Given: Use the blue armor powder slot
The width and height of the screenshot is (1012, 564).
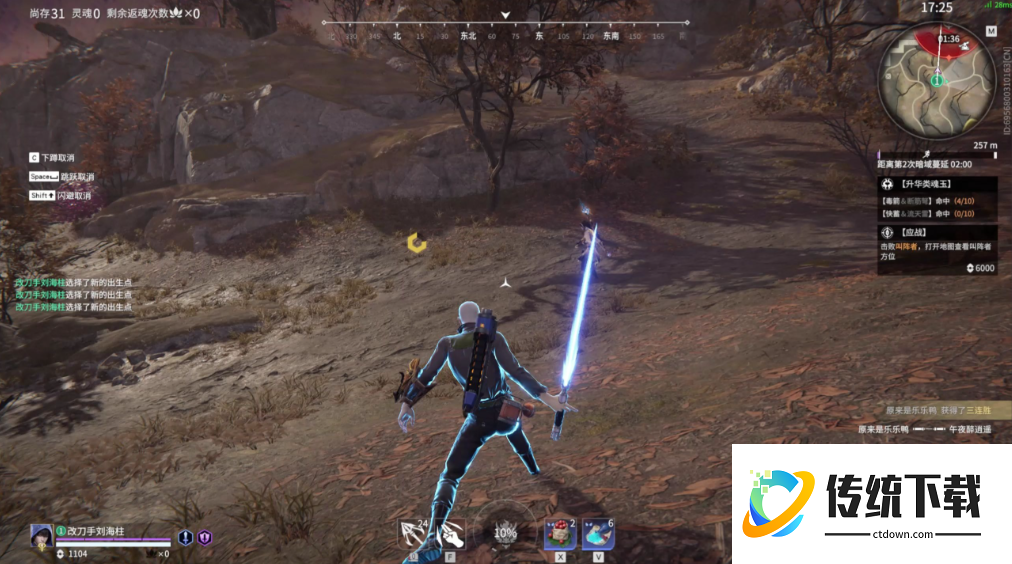Looking at the screenshot, I should pos(598,534).
